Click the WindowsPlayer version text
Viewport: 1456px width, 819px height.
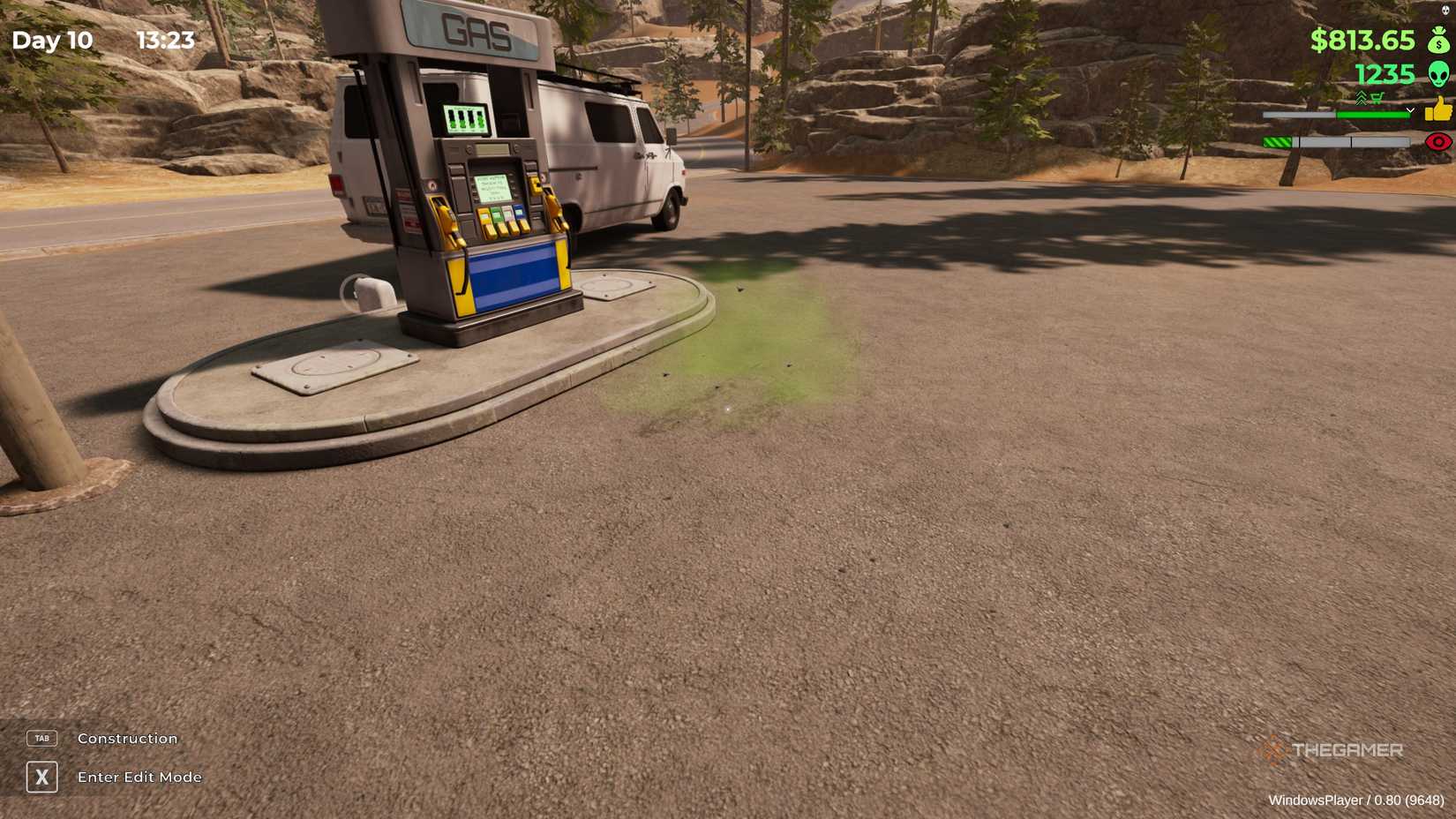[1359, 800]
